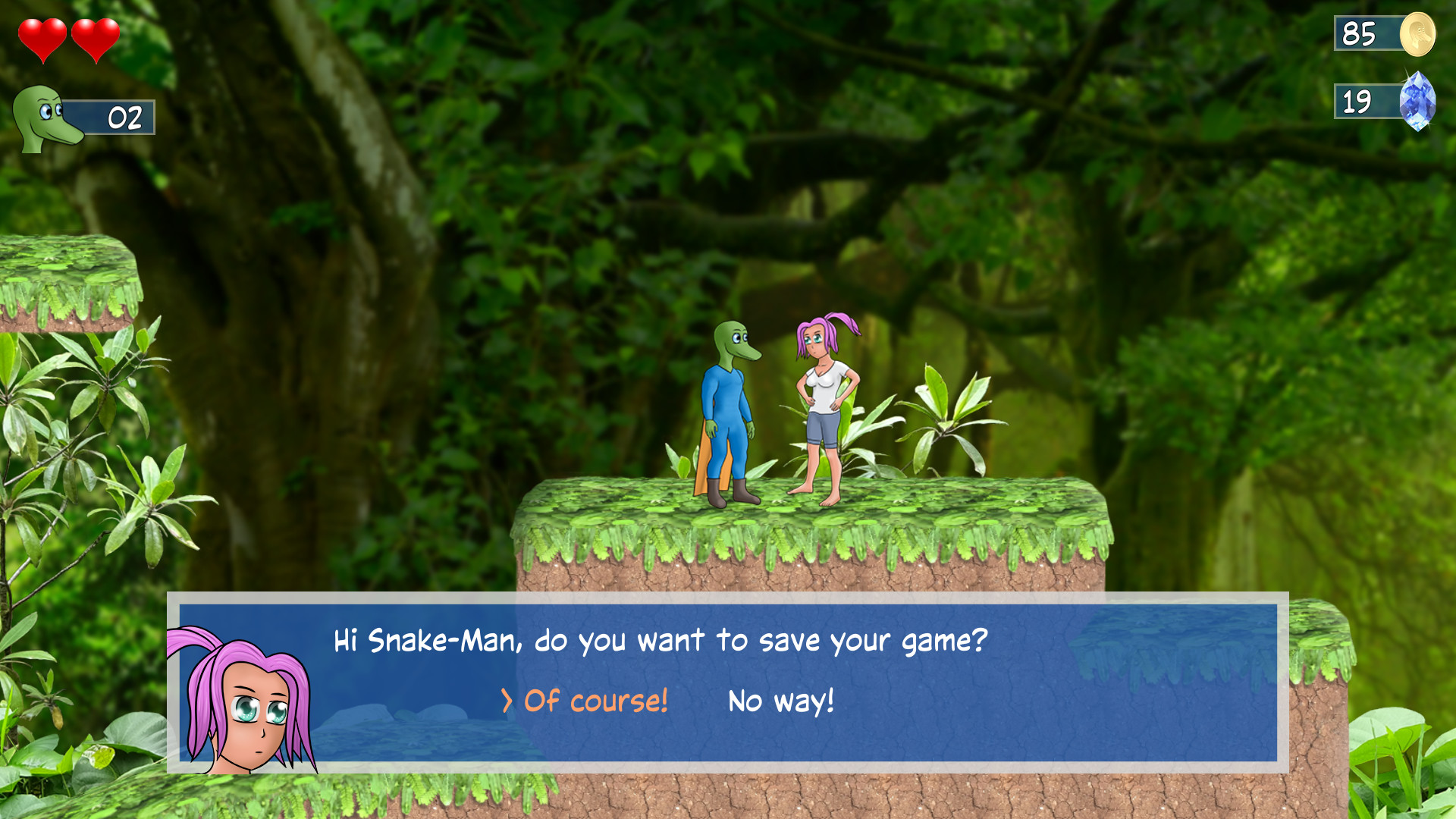Click the blue gem collectible icon
The image size is (1456, 819).
point(1420,100)
